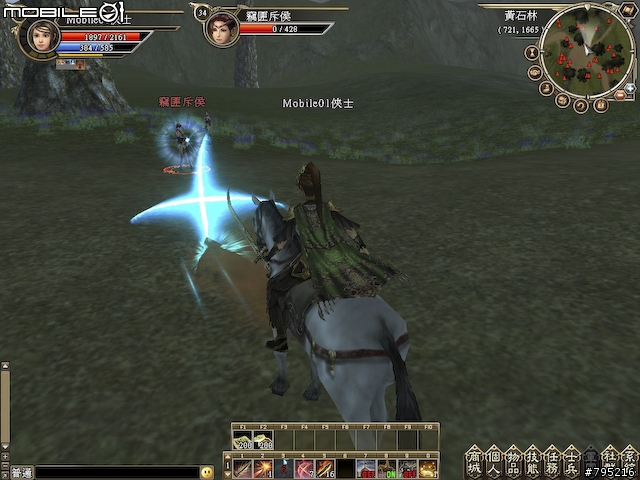This screenshot has height=480, width=640.
Task: Open the 技能 skills menu
Action: pos(535,462)
